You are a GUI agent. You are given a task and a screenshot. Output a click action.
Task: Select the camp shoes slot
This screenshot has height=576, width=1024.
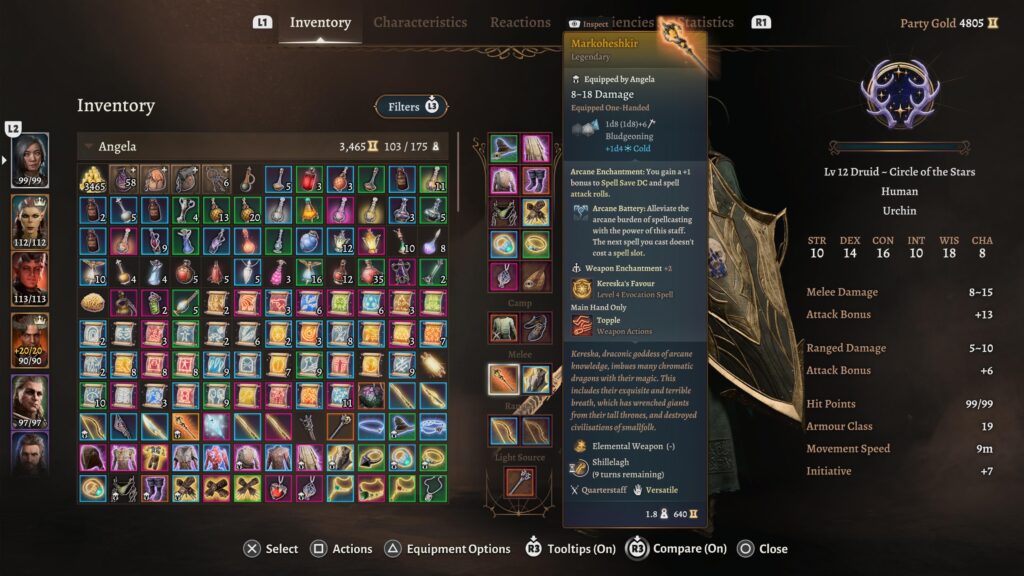pyautogui.click(x=536, y=327)
